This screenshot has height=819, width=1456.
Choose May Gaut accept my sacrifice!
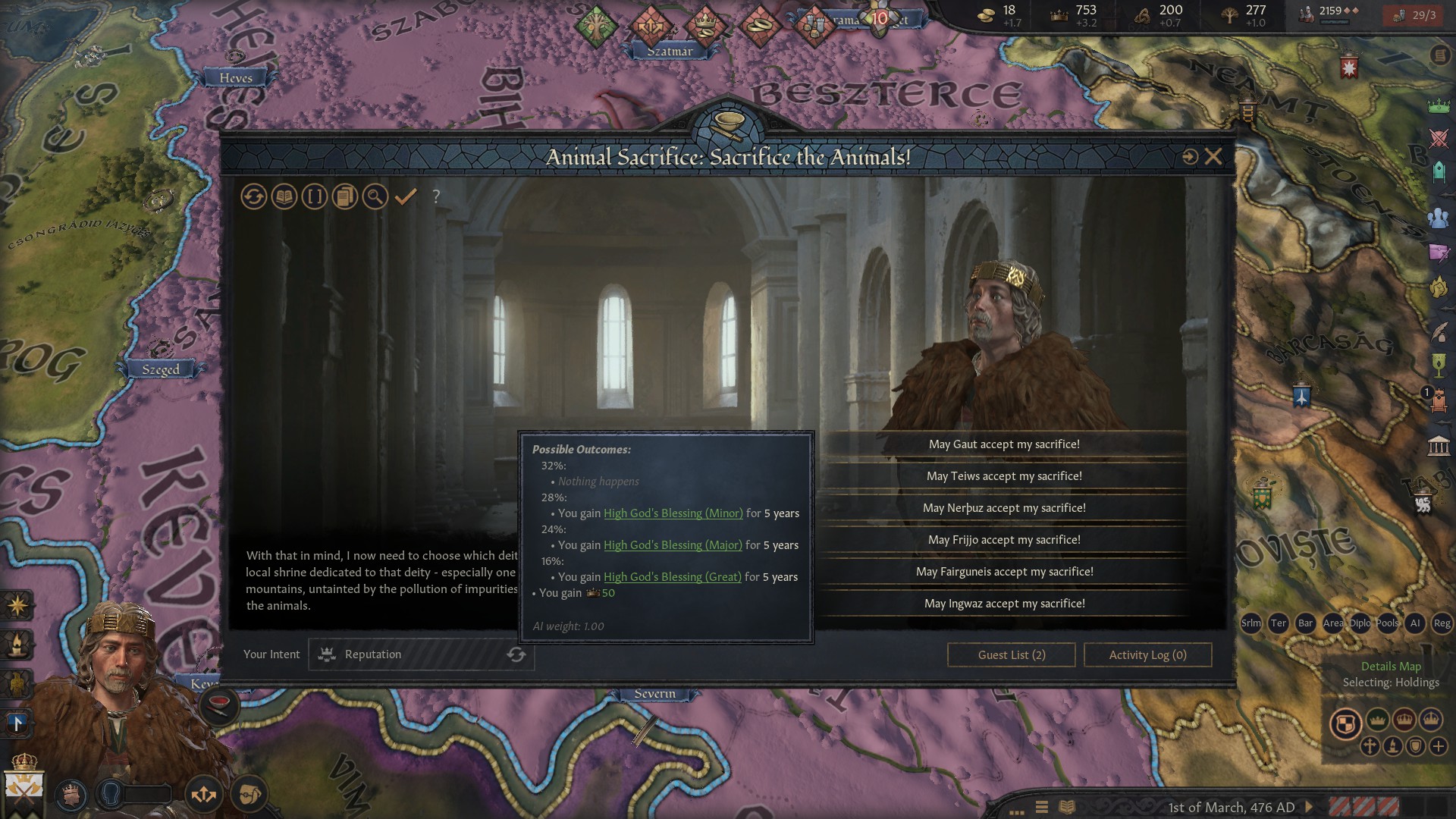[x=1004, y=444]
